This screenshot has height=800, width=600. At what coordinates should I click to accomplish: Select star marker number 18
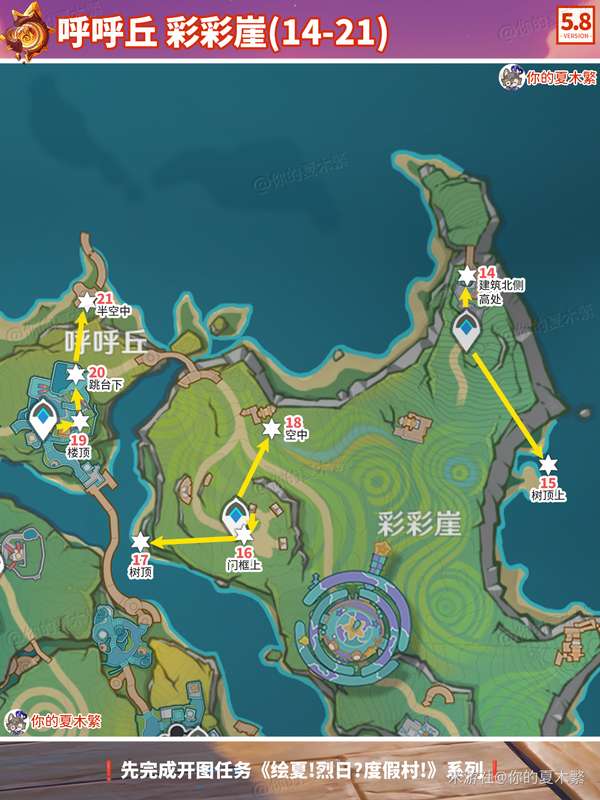coord(270,428)
